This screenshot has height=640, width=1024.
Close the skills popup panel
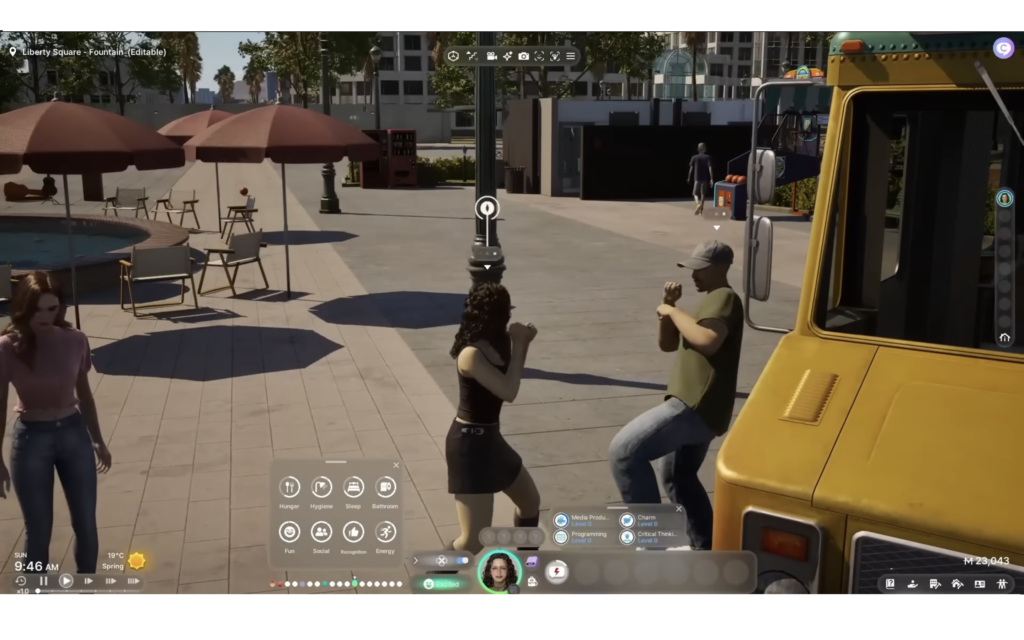(x=680, y=509)
